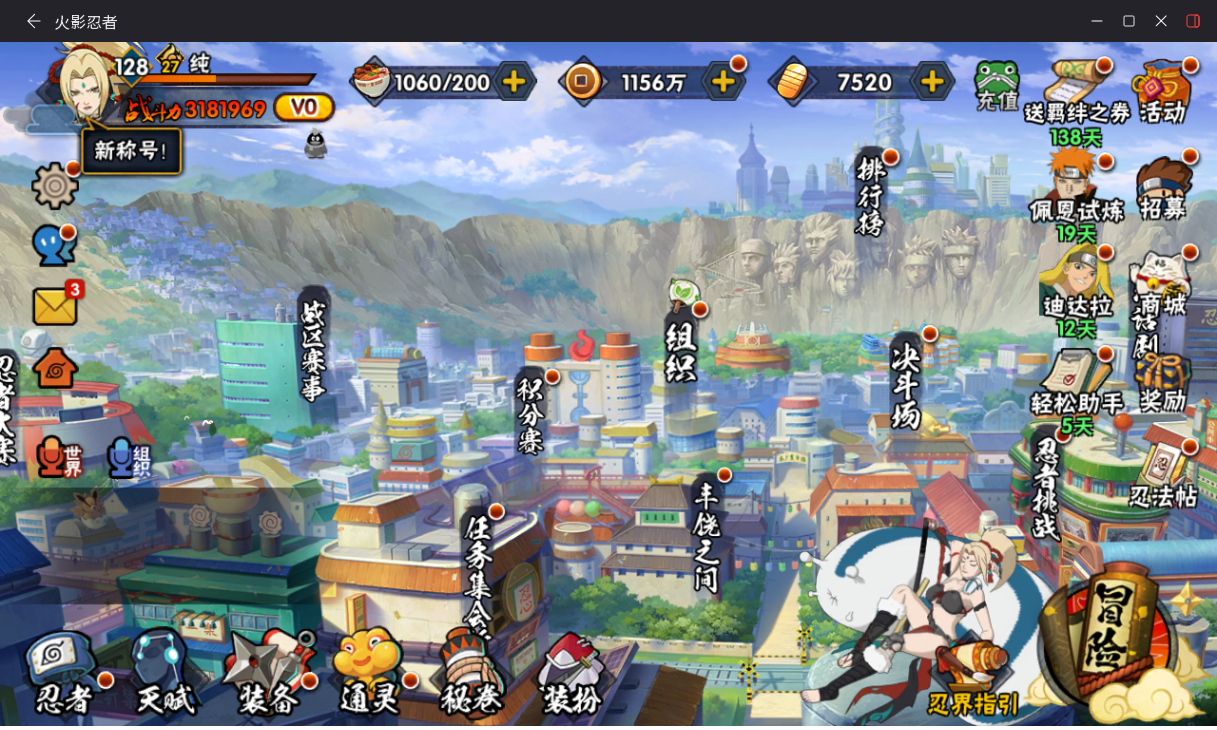Open the 忍者 ninja menu
1217x730 pixels.
[x=63, y=673]
